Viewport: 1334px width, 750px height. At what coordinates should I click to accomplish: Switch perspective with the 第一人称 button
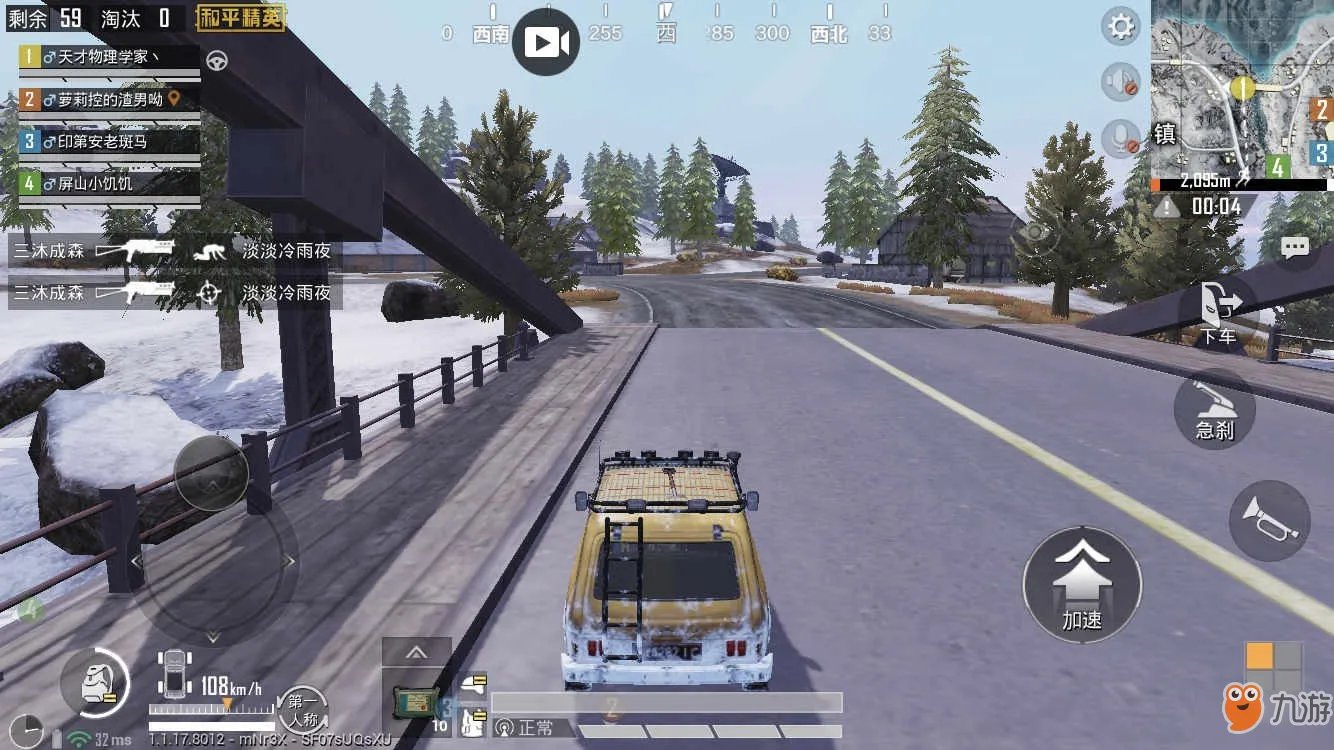pos(302,709)
